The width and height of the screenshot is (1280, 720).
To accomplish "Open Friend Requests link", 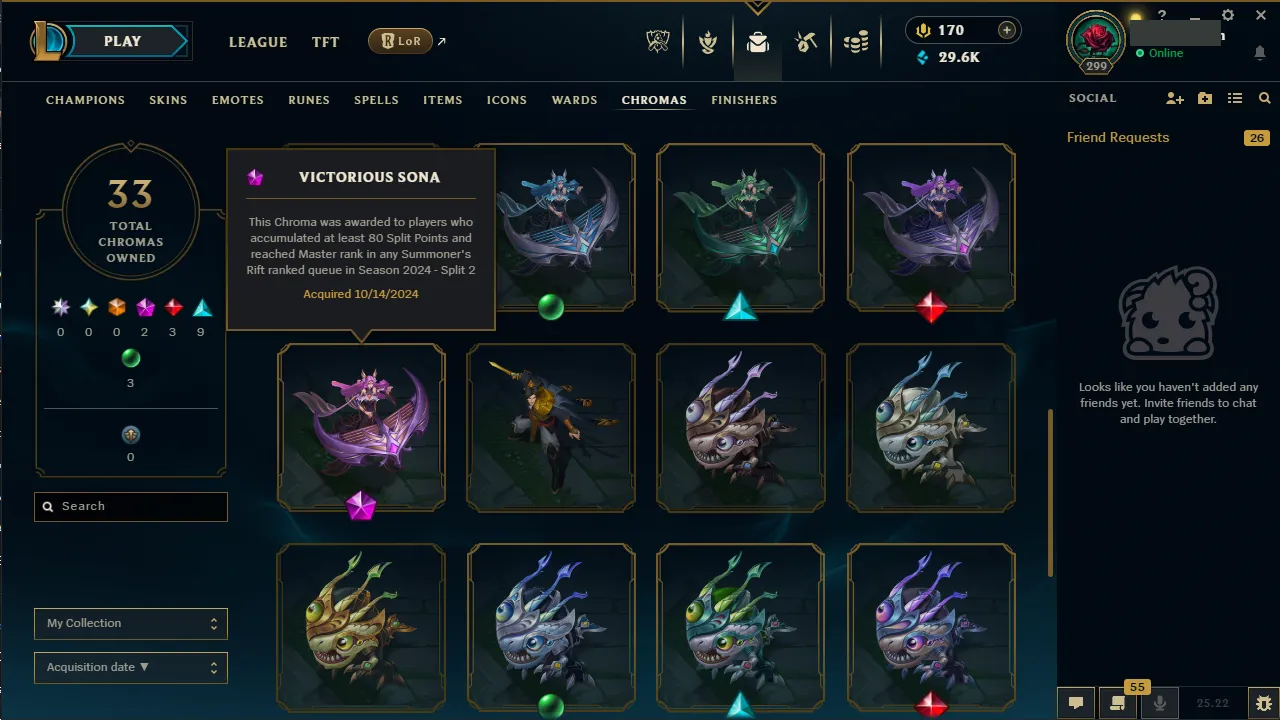I will pyautogui.click(x=1117, y=137).
